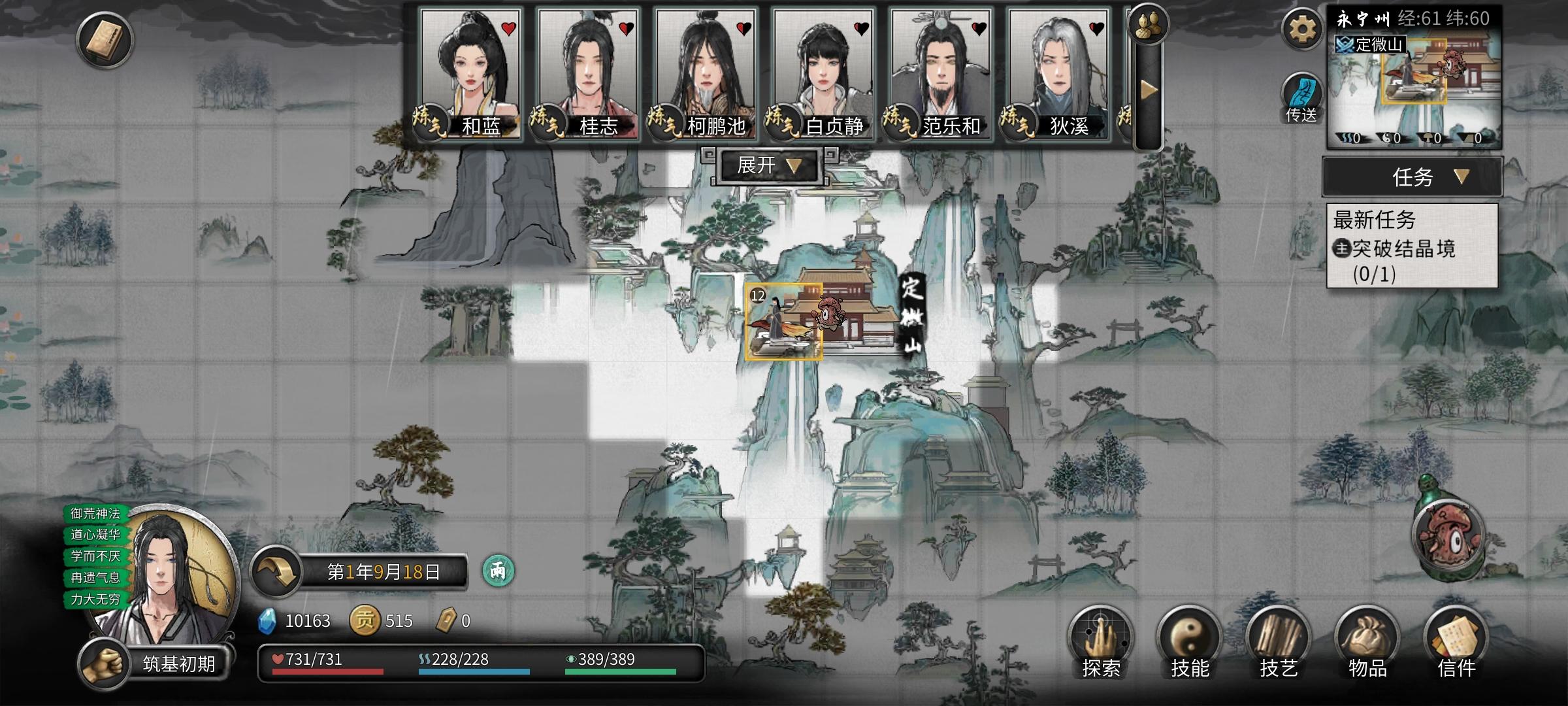1568x706 pixels.
Task: Open the journal book icon
Action: click(x=105, y=40)
